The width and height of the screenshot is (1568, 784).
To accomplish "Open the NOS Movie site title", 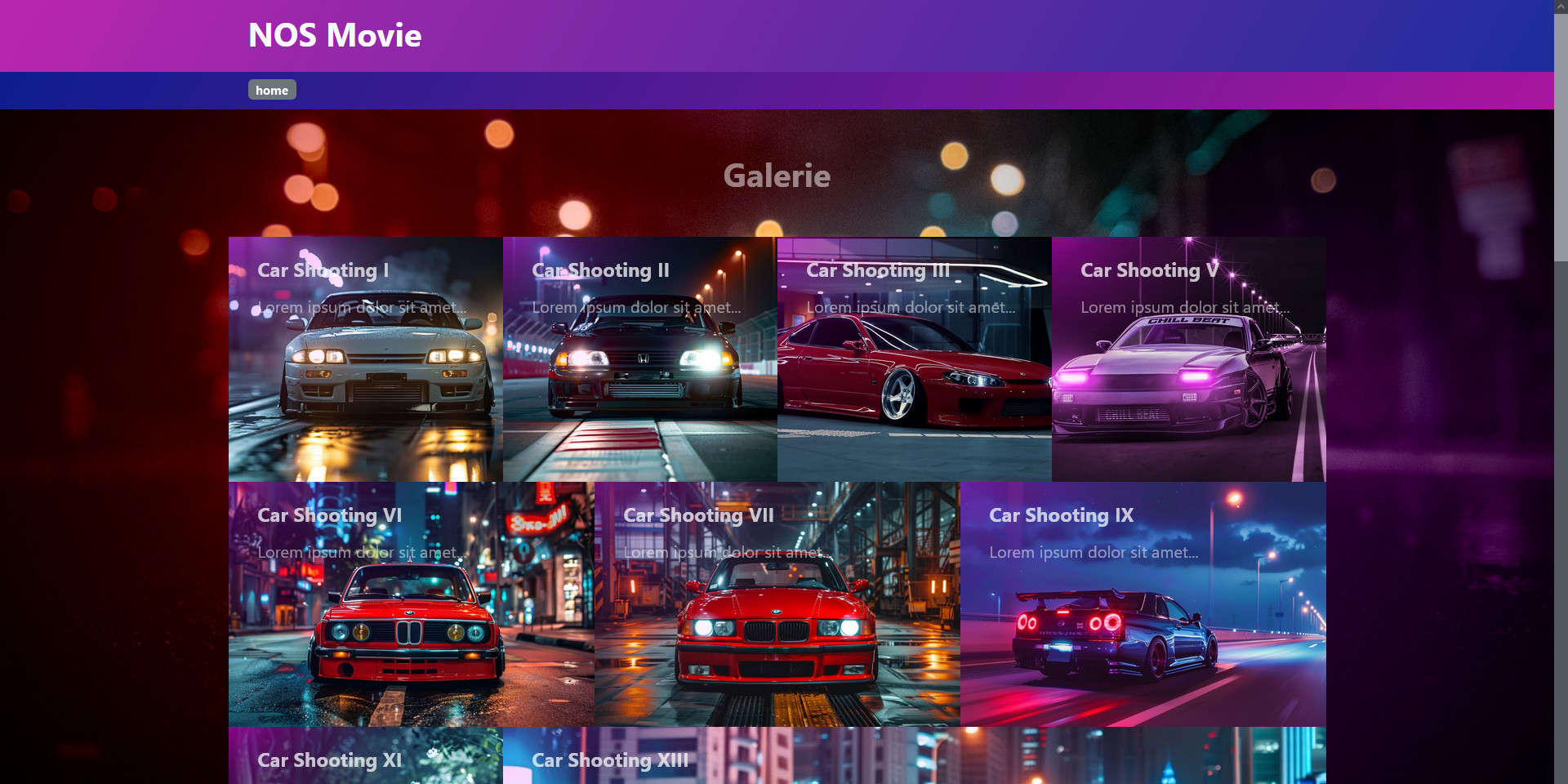I will tap(335, 36).
